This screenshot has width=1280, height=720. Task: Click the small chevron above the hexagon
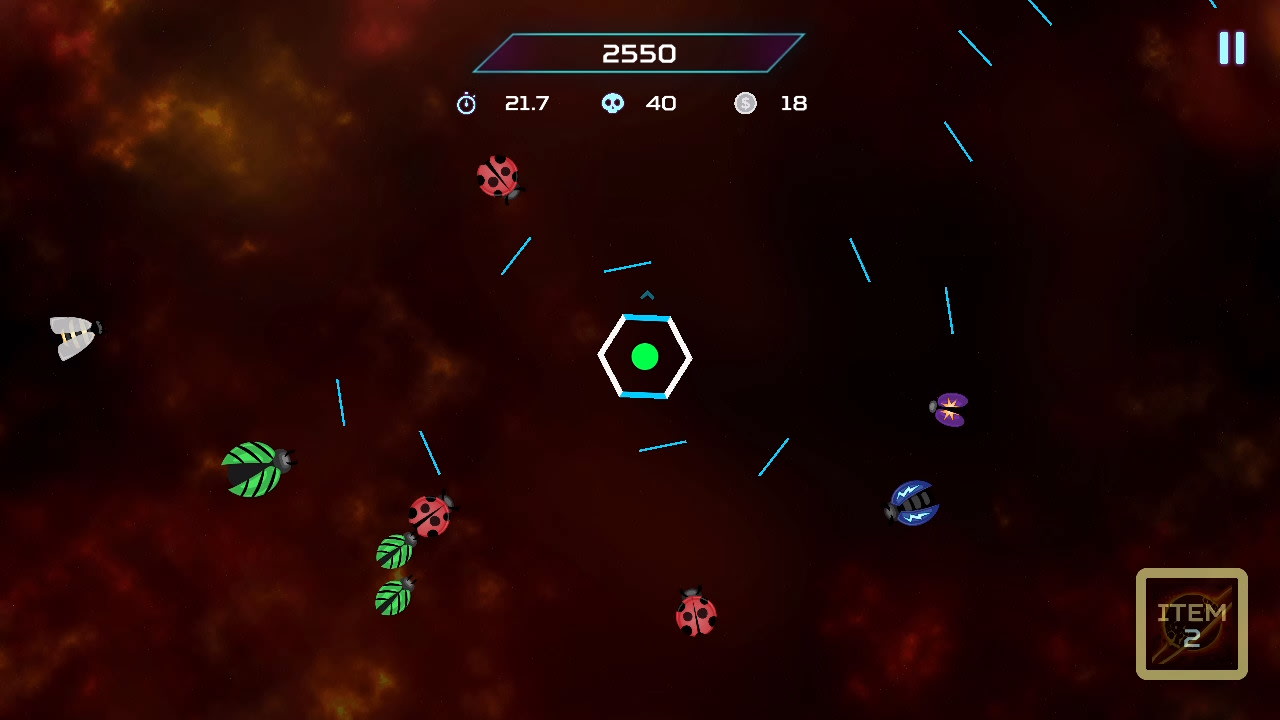click(x=647, y=296)
